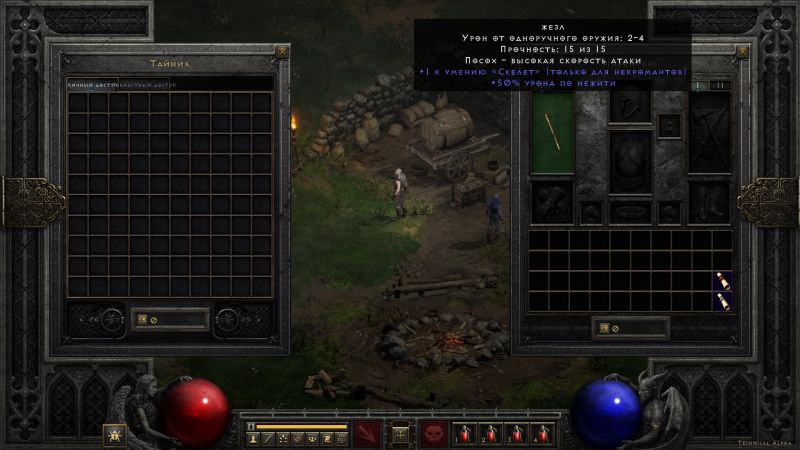Use the fourth belt health potion
Image resolution: width=800 pixels, height=450 pixels.
543,434
